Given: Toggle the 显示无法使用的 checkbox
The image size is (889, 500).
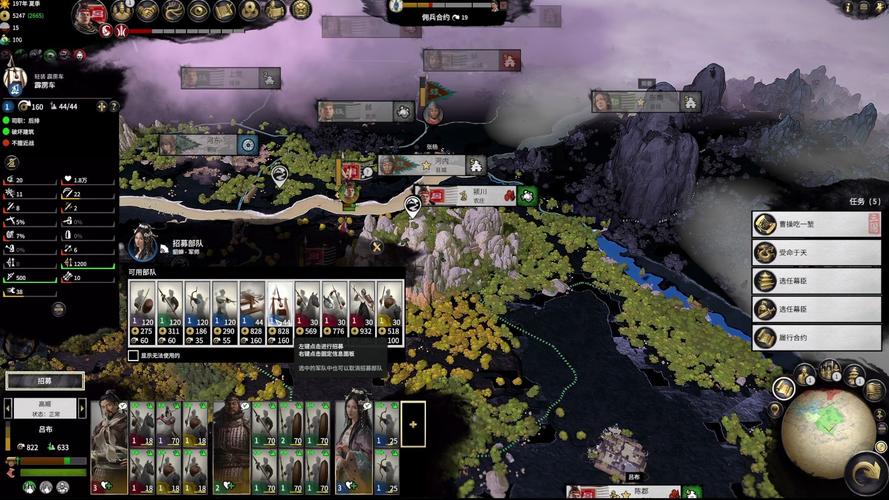Looking at the screenshot, I should click(133, 355).
